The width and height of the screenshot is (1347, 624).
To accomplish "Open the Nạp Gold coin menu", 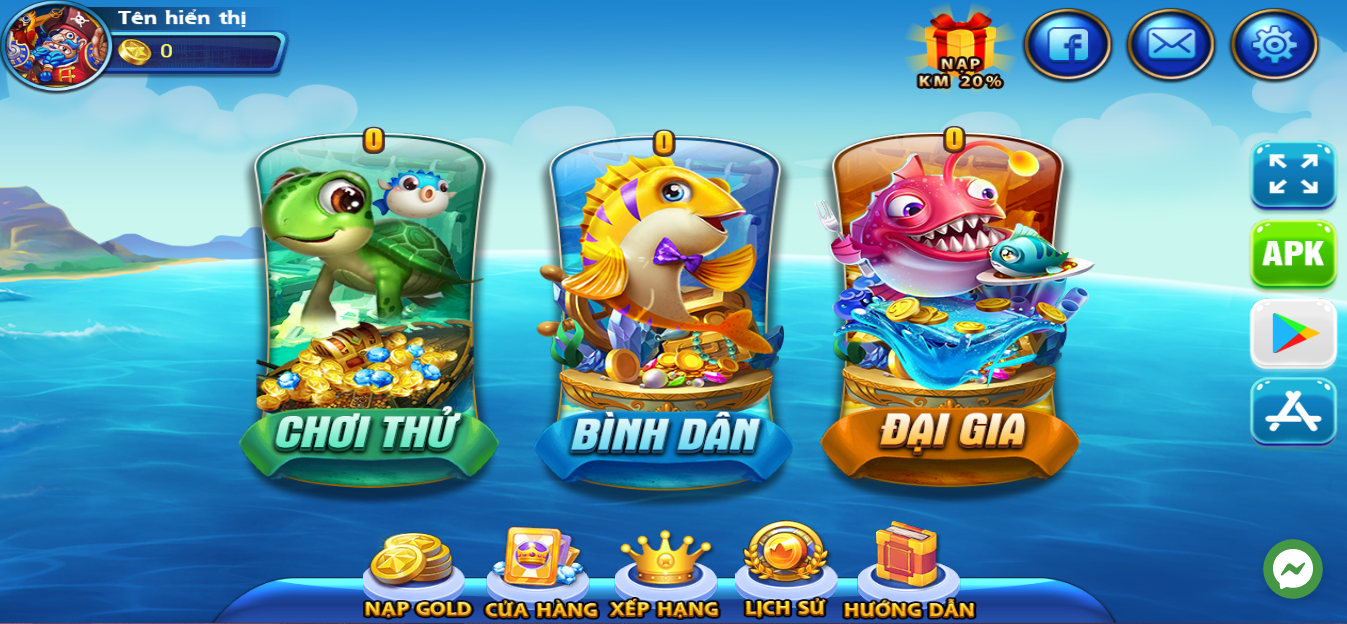I will click(414, 572).
